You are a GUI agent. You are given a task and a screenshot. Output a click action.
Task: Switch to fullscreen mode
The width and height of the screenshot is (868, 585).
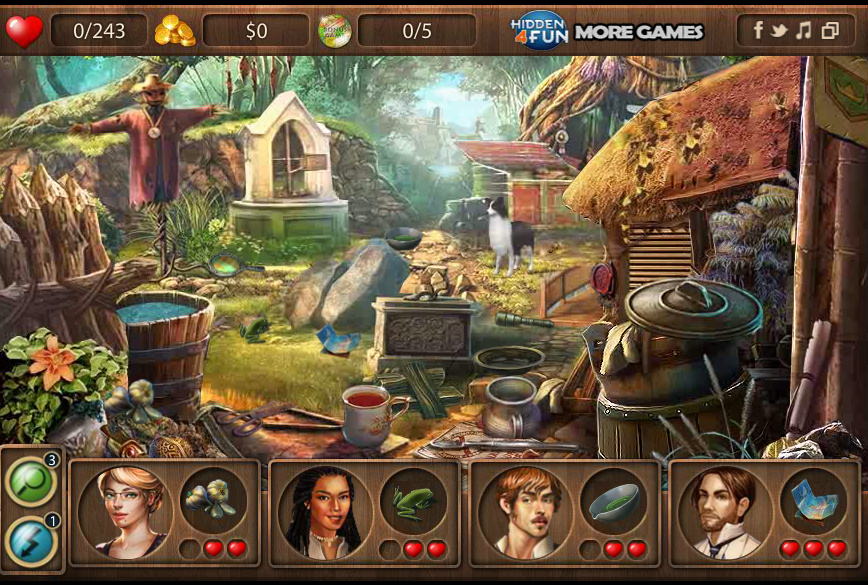point(829,30)
